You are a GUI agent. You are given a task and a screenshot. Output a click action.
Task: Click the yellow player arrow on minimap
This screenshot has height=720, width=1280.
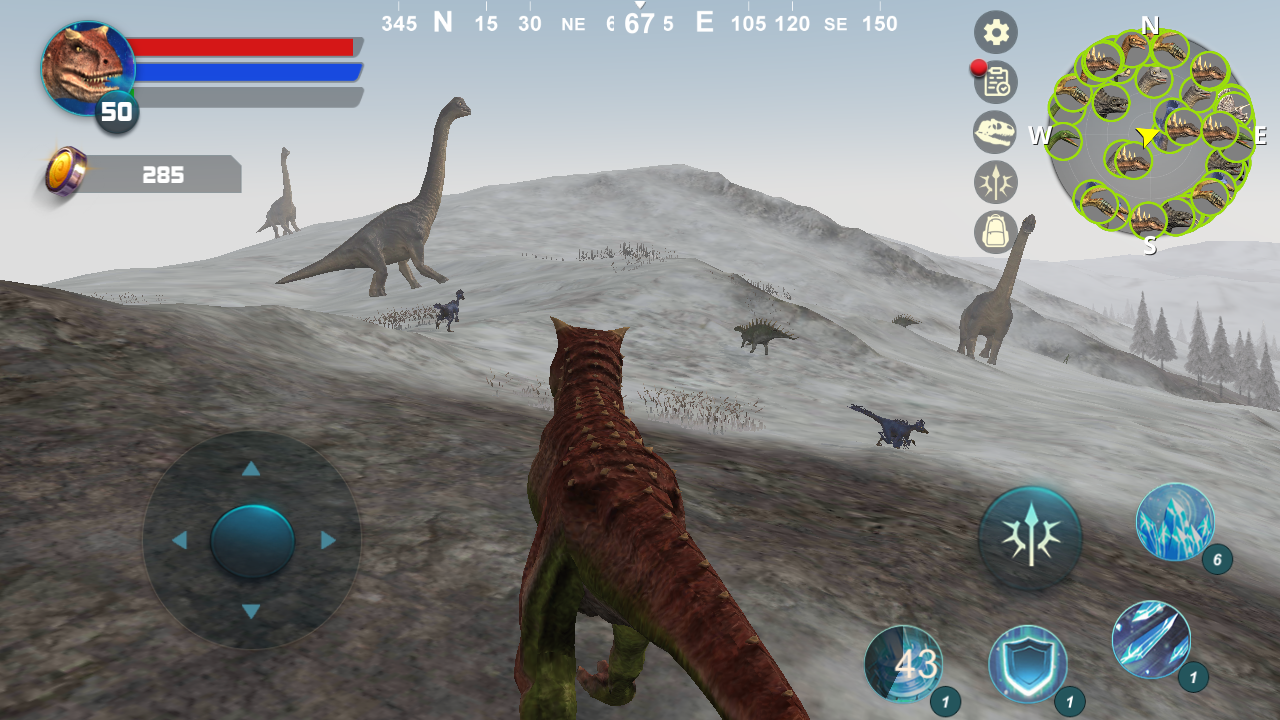(1146, 135)
